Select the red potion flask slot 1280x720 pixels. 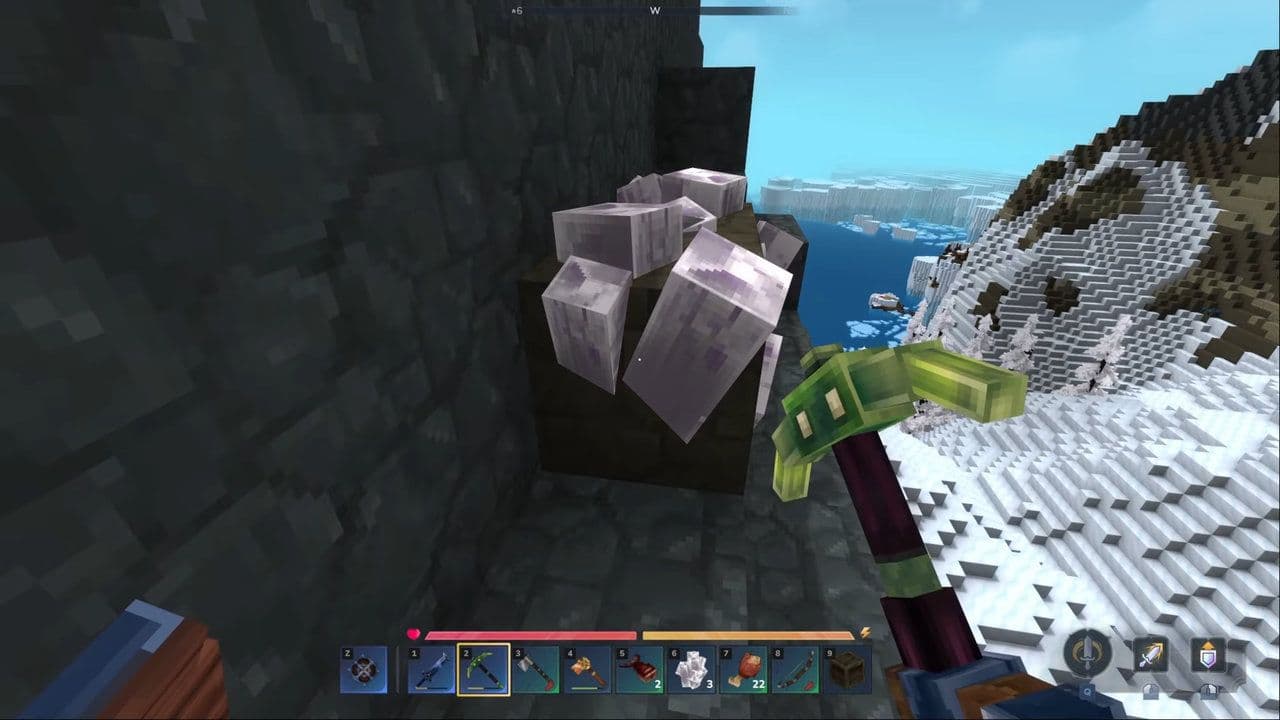pos(639,669)
